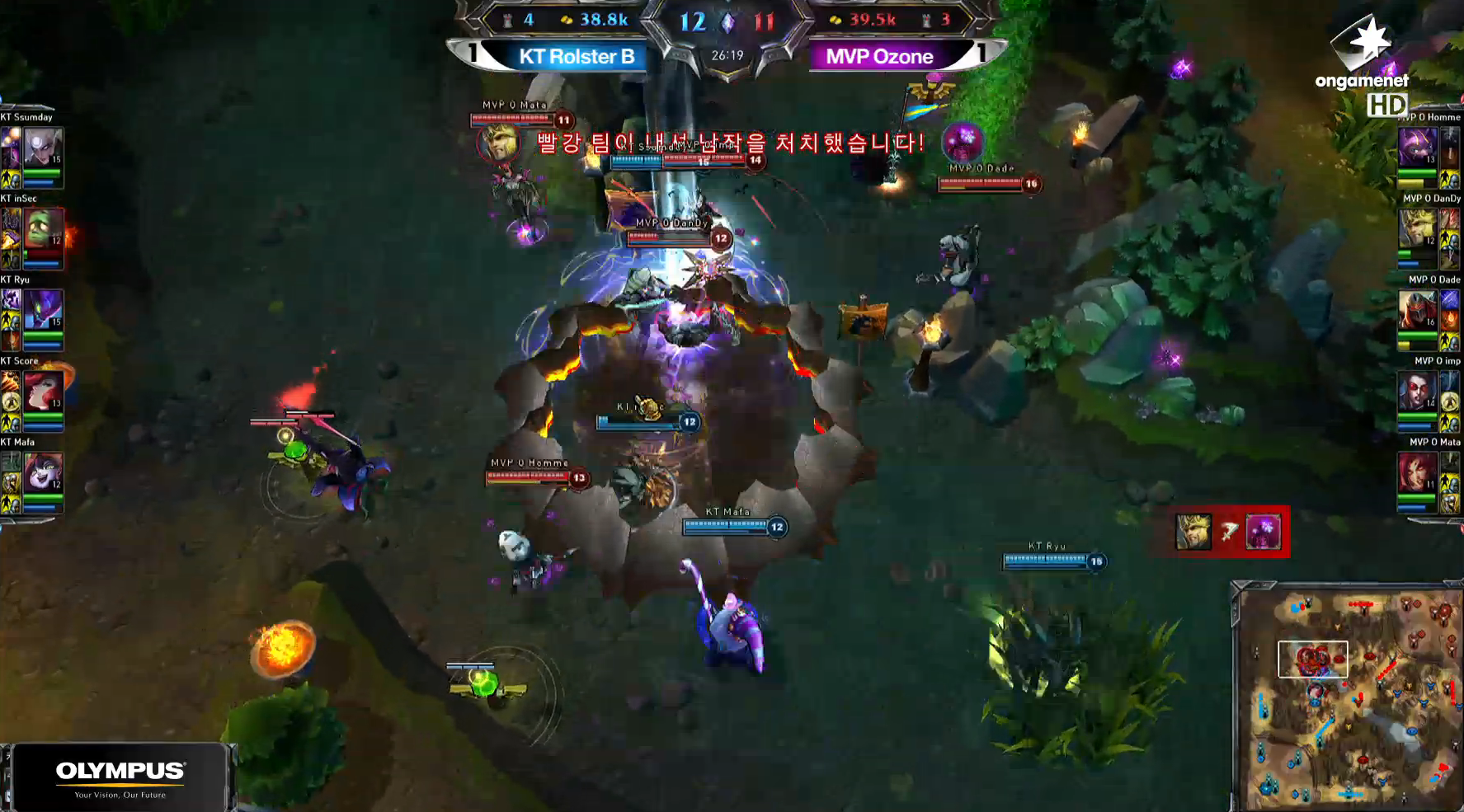Click KT Score's champion portrait
1464x812 pixels.
point(42,391)
